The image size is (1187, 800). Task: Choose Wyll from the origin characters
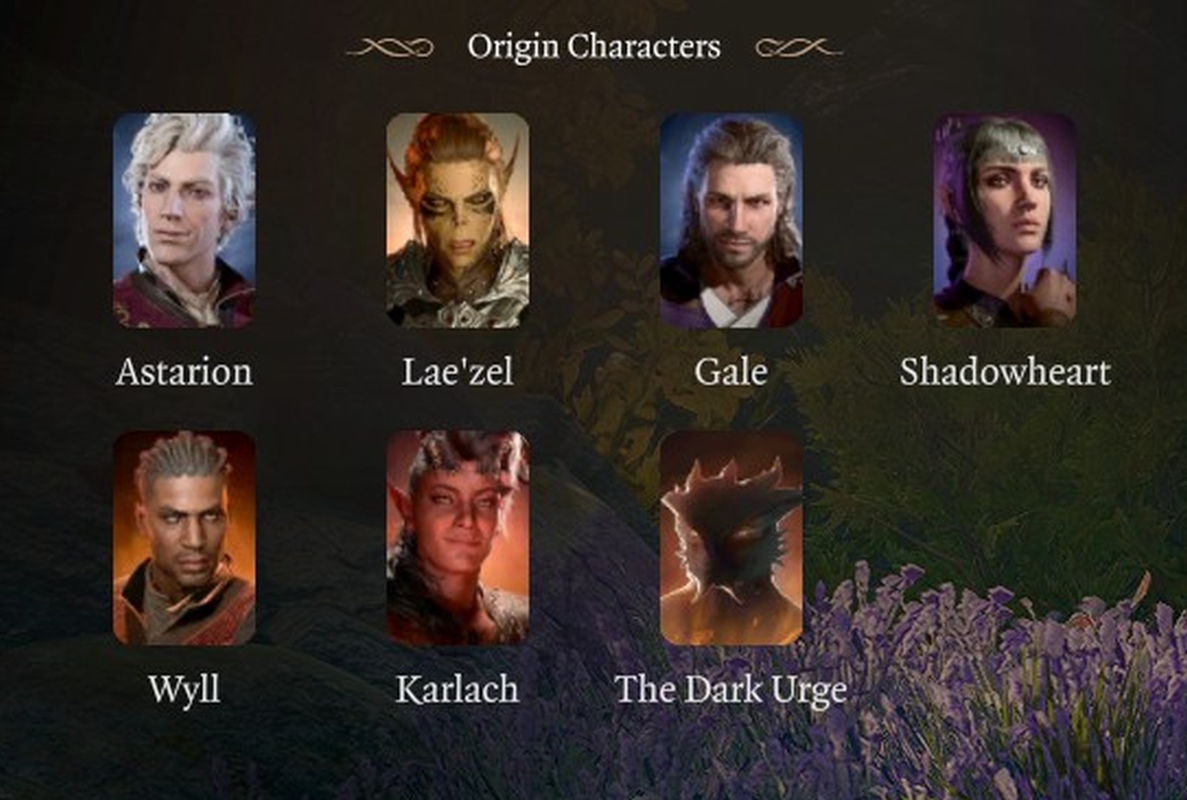point(184,538)
